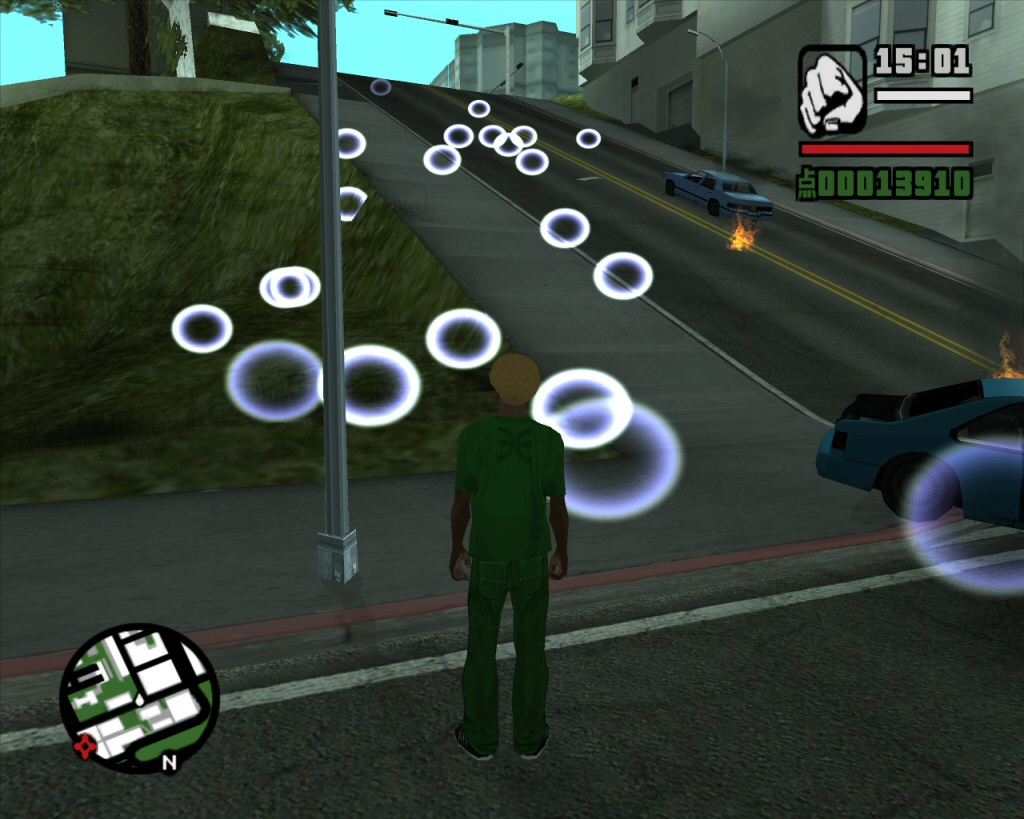Click the red target blip on radar

click(85, 746)
